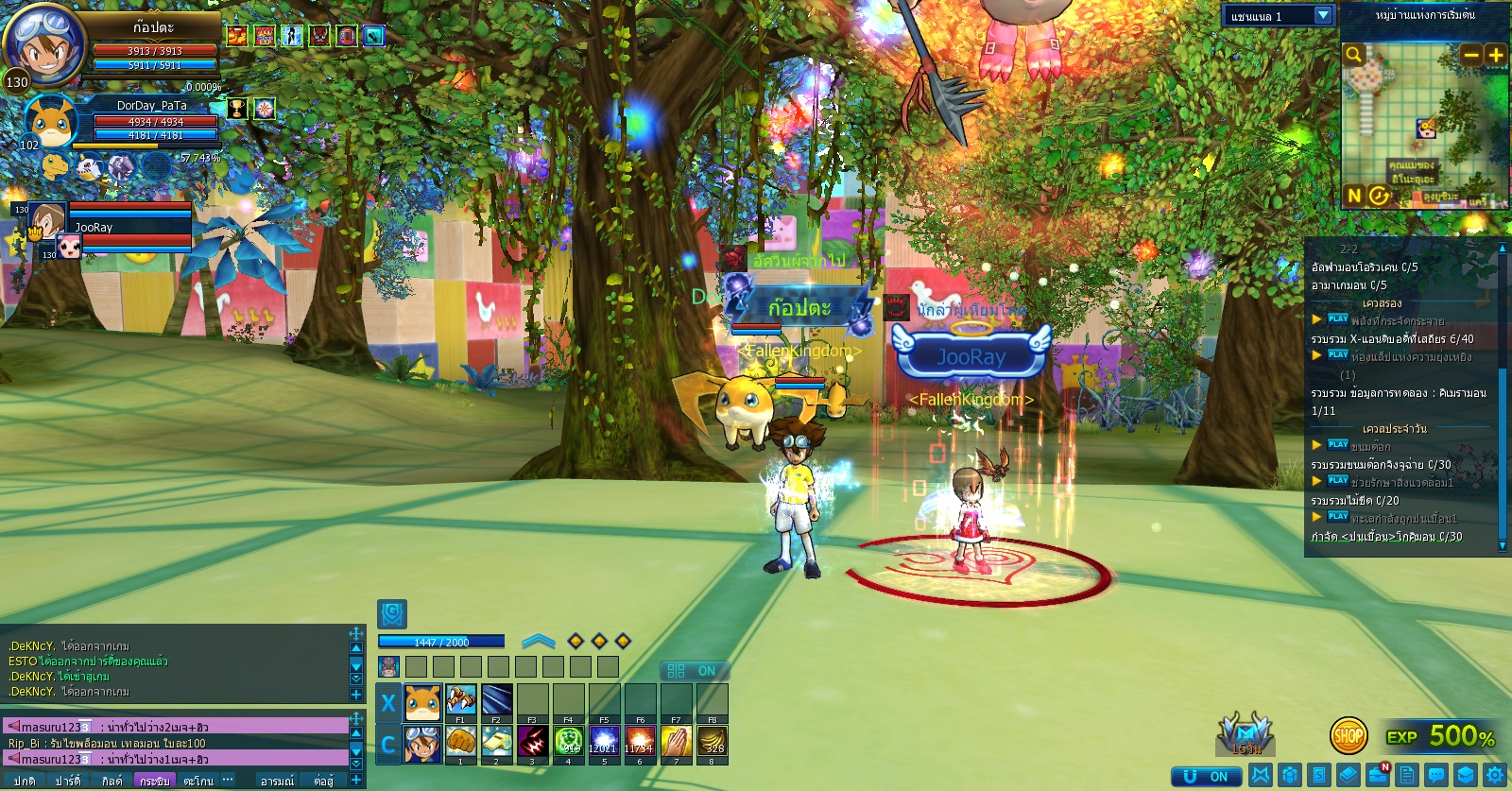Image resolution: width=1512 pixels, height=791 pixels.
Task: Activate the claw skill on F1
Action: [x=460, y=701]
